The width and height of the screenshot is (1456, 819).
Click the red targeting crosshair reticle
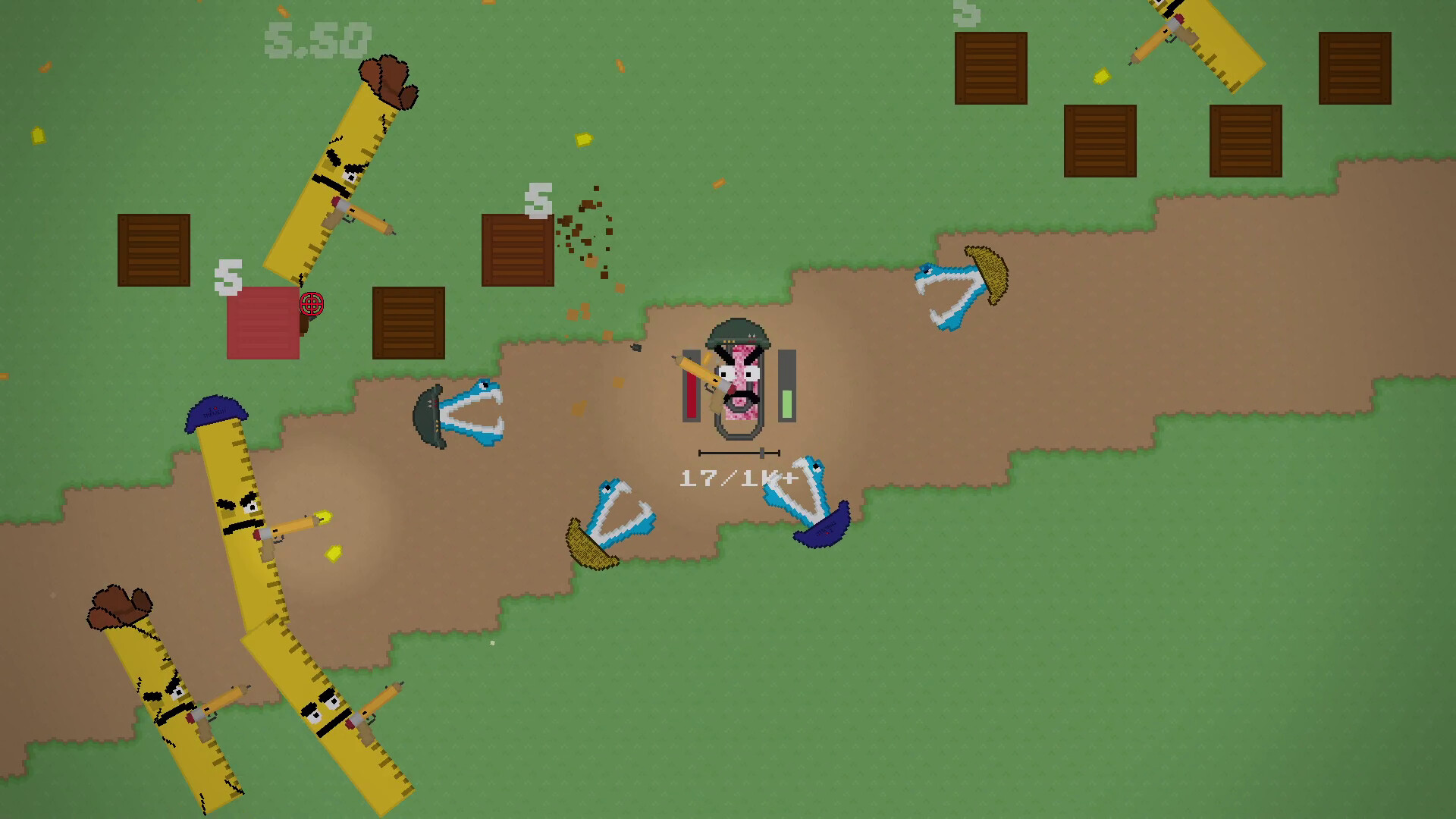pos(309,305)
